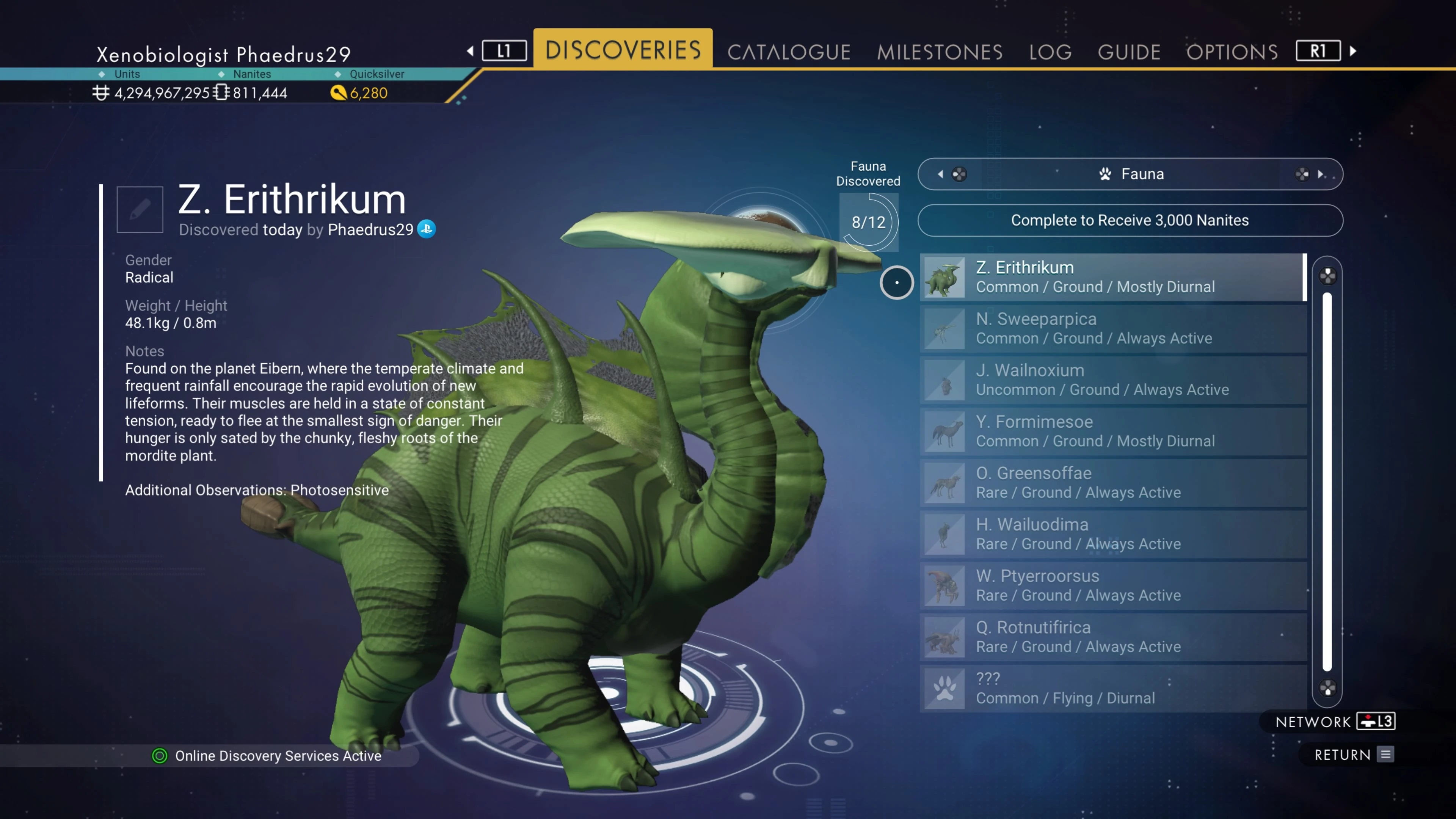The height and width of the screenshot is (819, 1456).
Task: Open the Options tab
Action: tap(1232, 52)
